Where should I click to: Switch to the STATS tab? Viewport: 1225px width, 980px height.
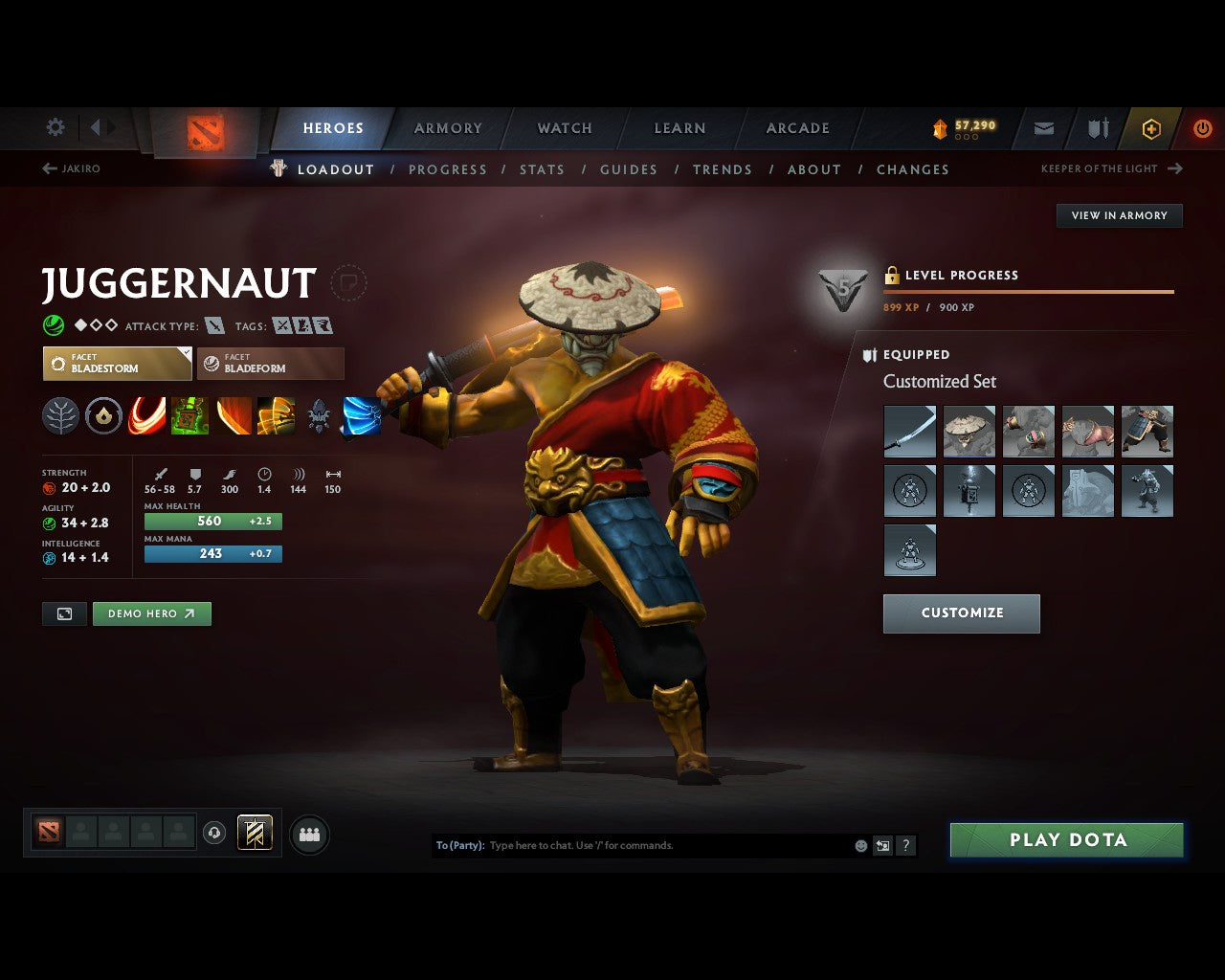[542, 169]
